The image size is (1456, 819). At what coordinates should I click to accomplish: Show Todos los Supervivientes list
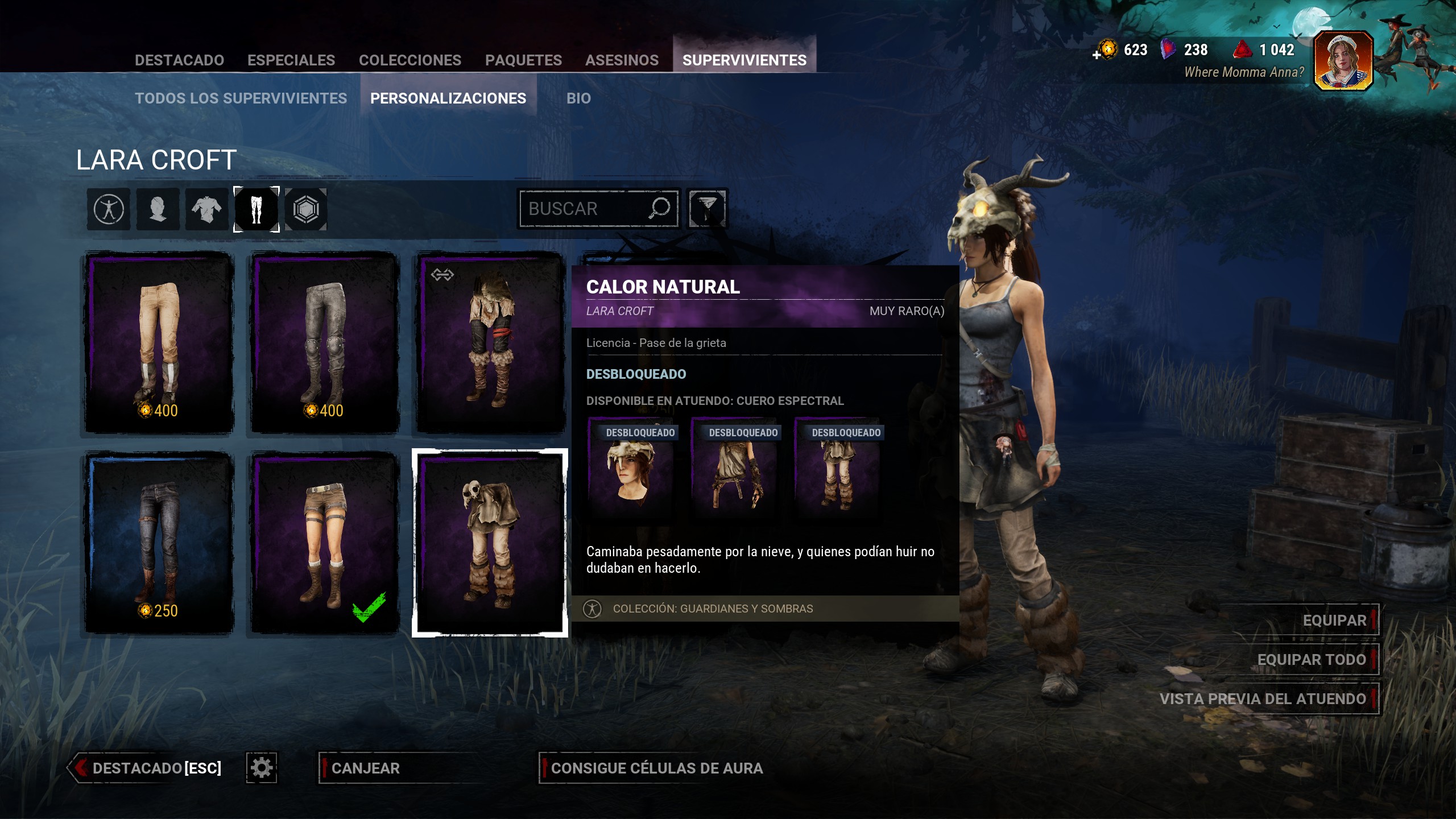tap(241, 98)
